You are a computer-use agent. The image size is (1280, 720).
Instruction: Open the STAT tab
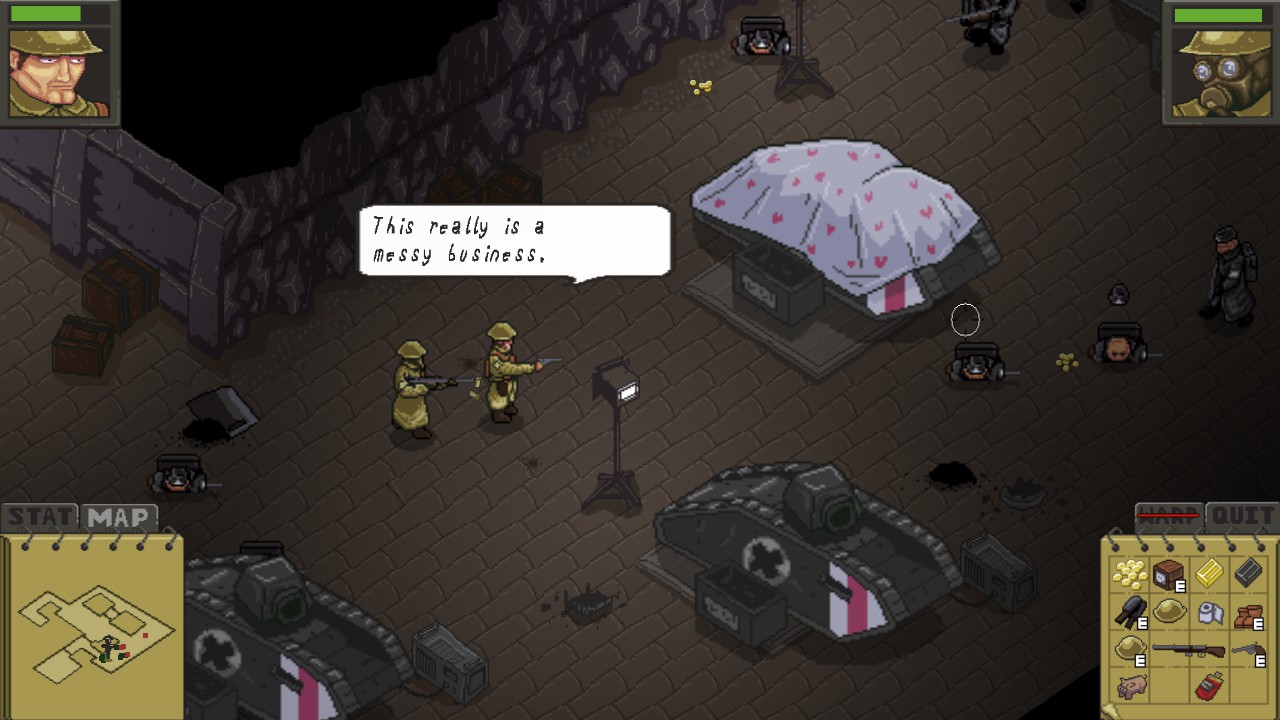(40, 518)
